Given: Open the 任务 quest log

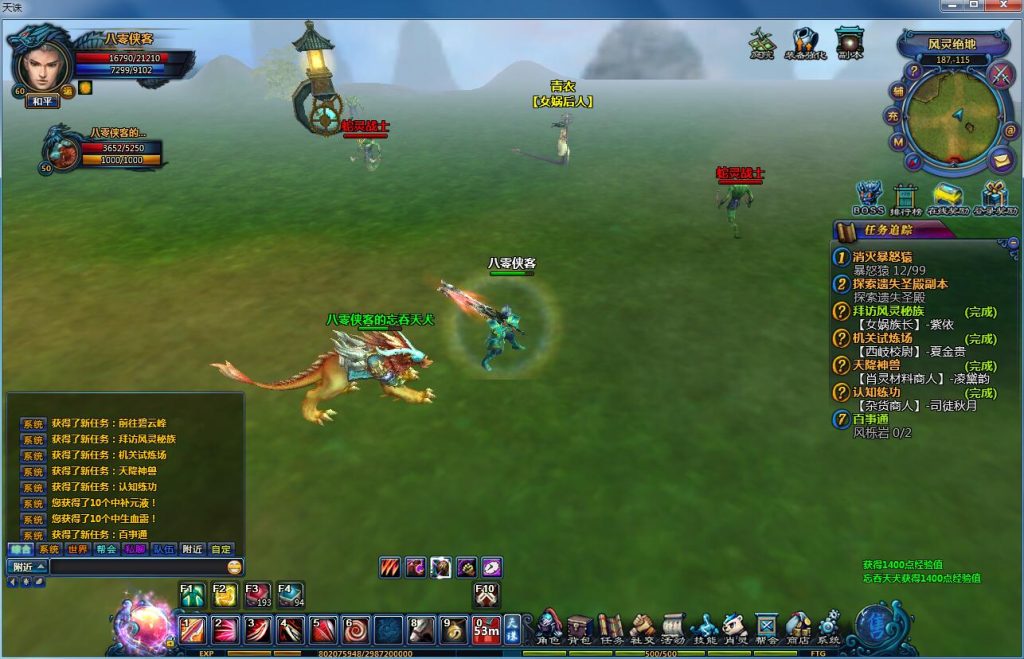Looking at the screenshot, I should [x=610, y=627].
